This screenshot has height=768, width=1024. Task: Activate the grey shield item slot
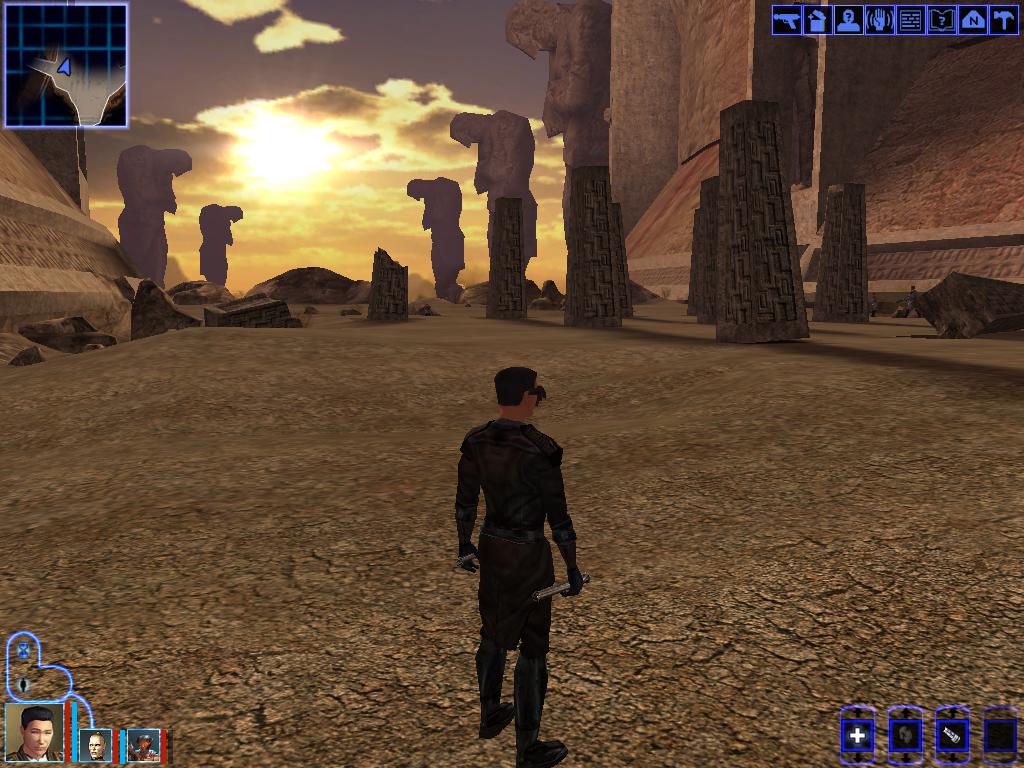click(904, 737)
